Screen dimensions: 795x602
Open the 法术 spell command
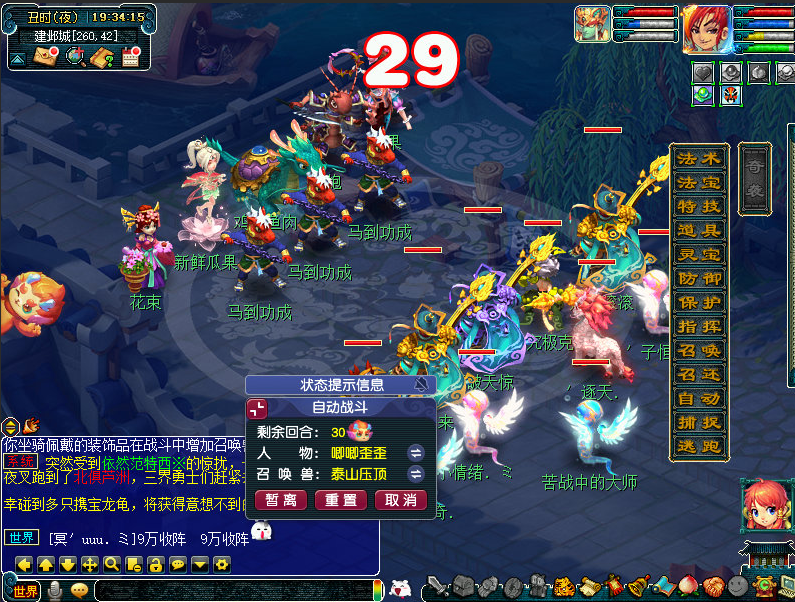pos(698,158)
